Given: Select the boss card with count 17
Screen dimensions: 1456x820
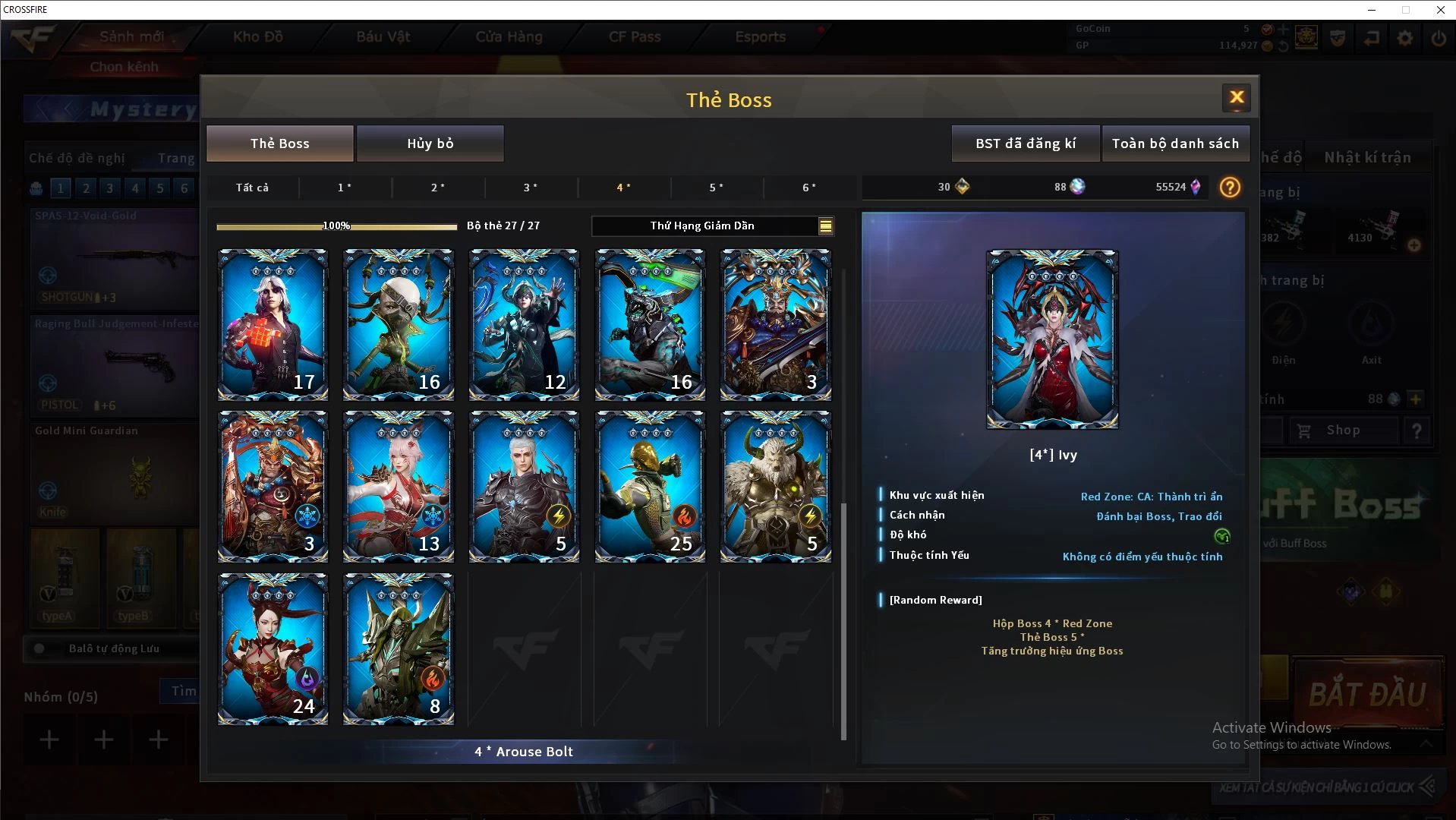Looking at the screenshot, I should point(273,324).
